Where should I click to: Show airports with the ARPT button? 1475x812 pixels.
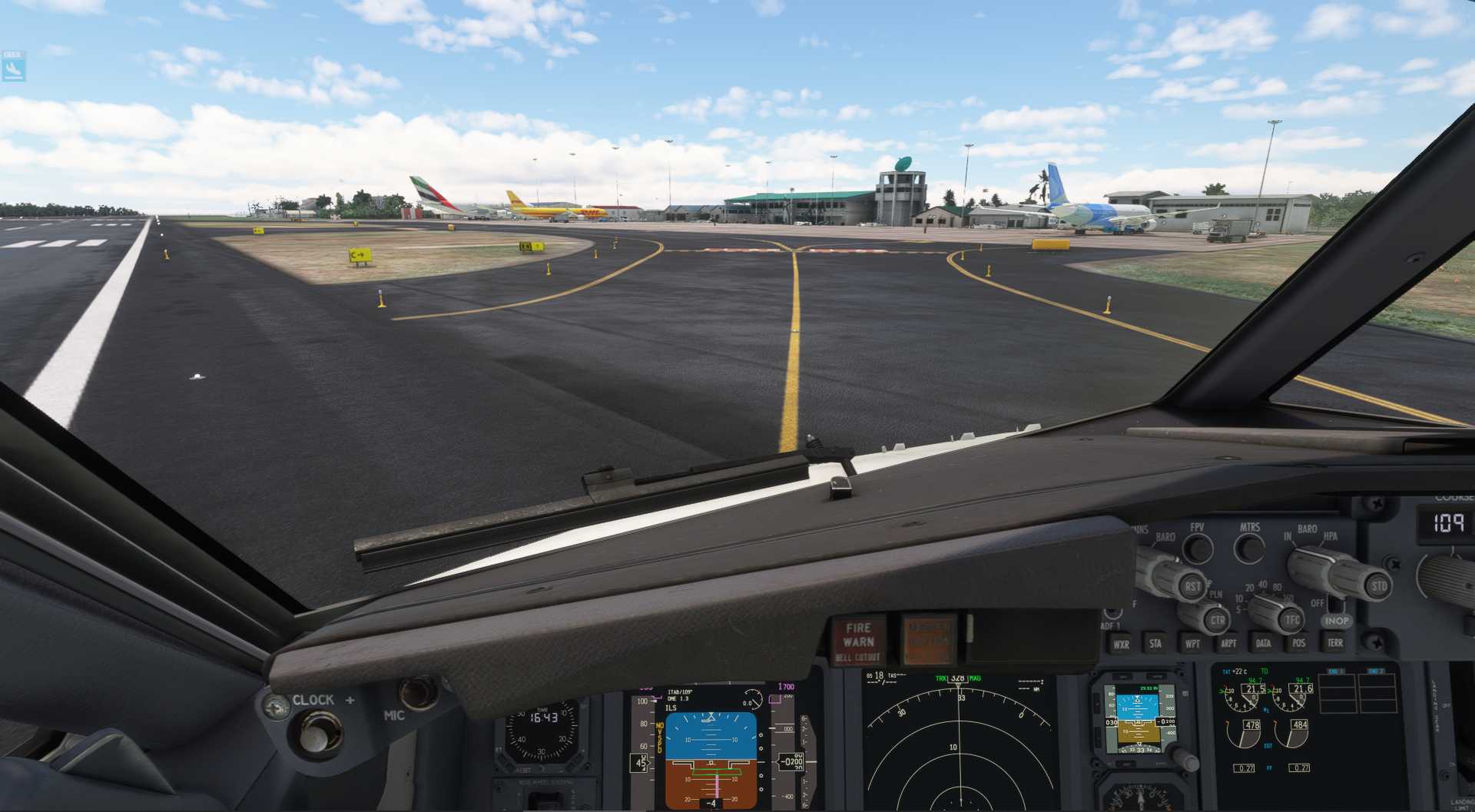pos(1228,643)
